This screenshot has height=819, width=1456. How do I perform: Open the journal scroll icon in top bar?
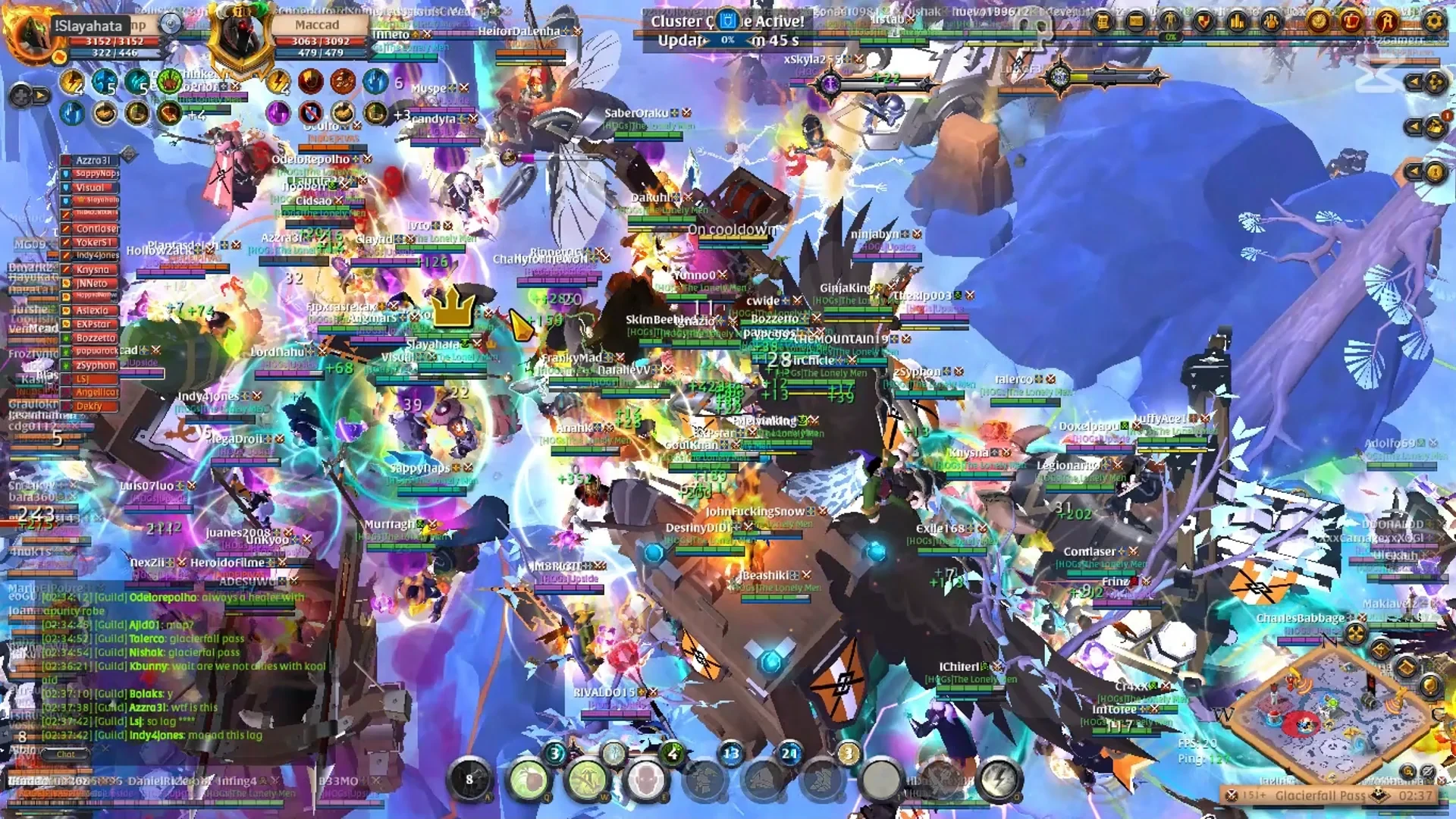point(1103,21)
